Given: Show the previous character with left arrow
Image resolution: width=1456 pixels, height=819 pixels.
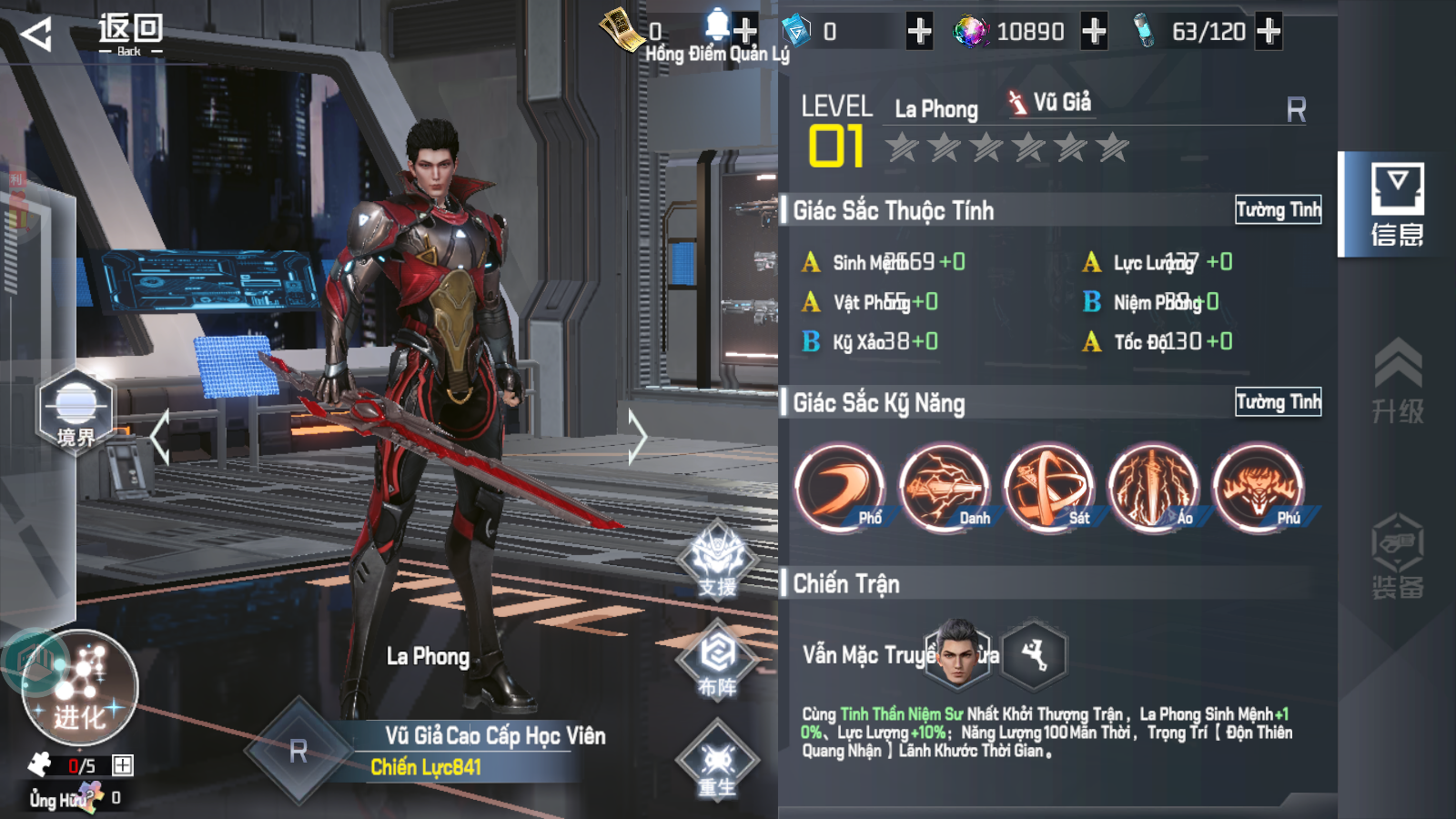Looking at the screenshot, I should tap(160, 437).
